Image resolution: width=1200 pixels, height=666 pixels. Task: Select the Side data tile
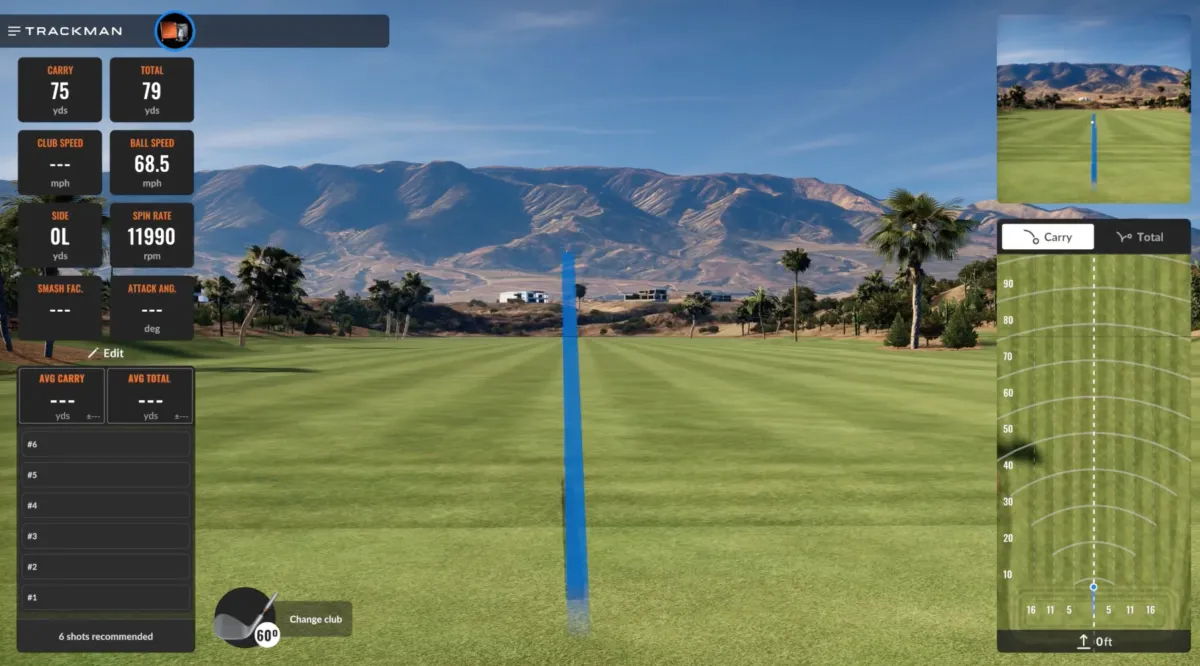point(60,235)
